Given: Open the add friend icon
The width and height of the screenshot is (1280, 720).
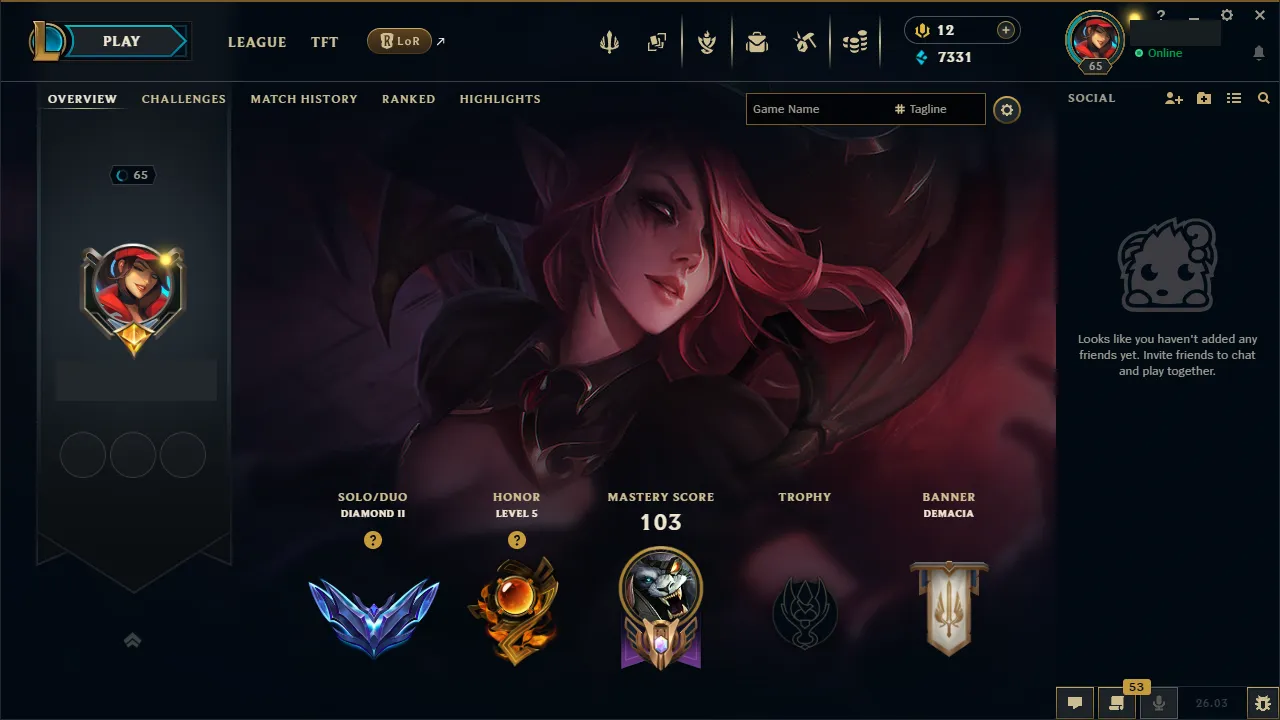Looking at the screenshot, I should (1172, 98).
